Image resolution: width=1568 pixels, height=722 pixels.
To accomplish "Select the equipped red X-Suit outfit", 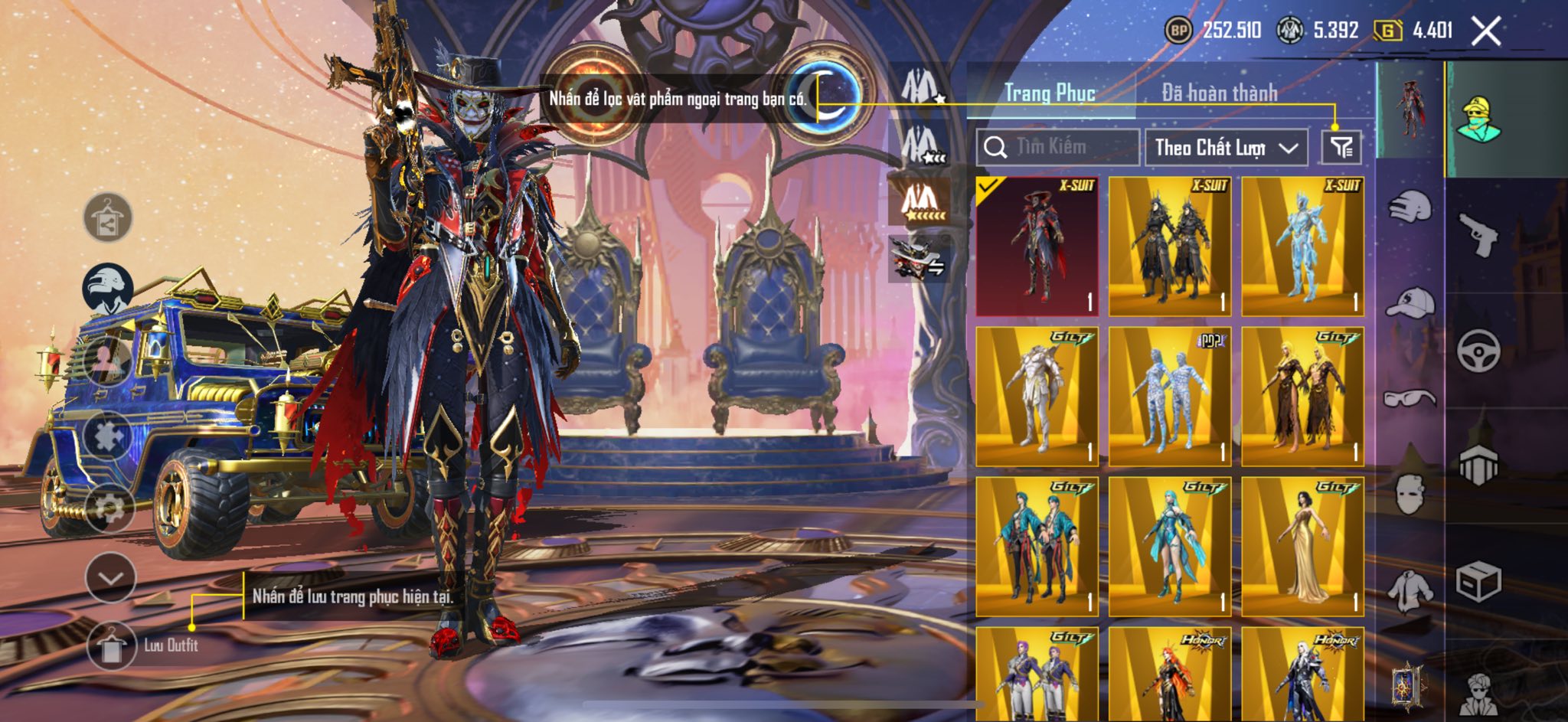I will (x=1037, y=246).
